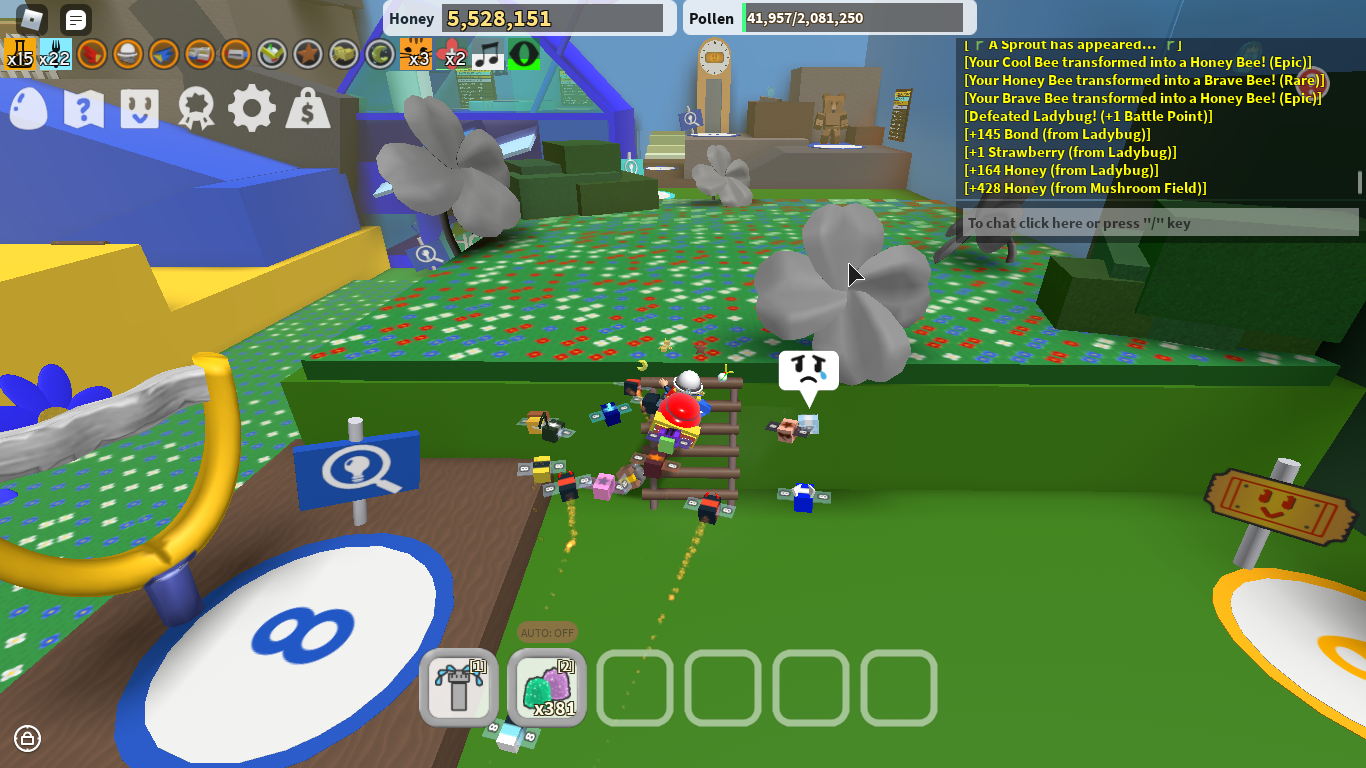1366x768 pixels.
Task: Click the chat input field
Action: (x=1158, y=223)
